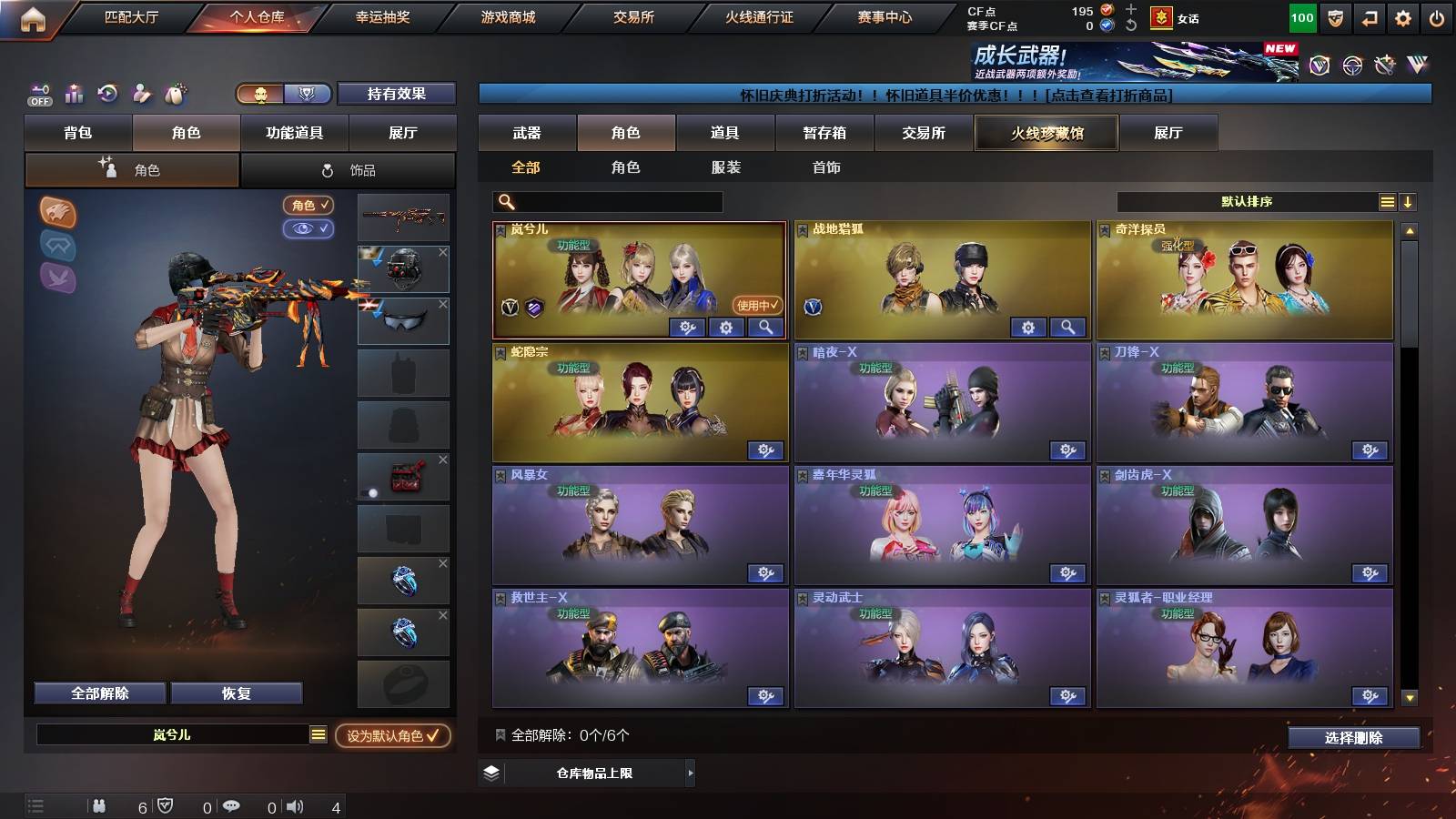Expand the 仓库物品上限 section arrow
The width and height of the screenshot is (1456, 819).
pos(692,774)
